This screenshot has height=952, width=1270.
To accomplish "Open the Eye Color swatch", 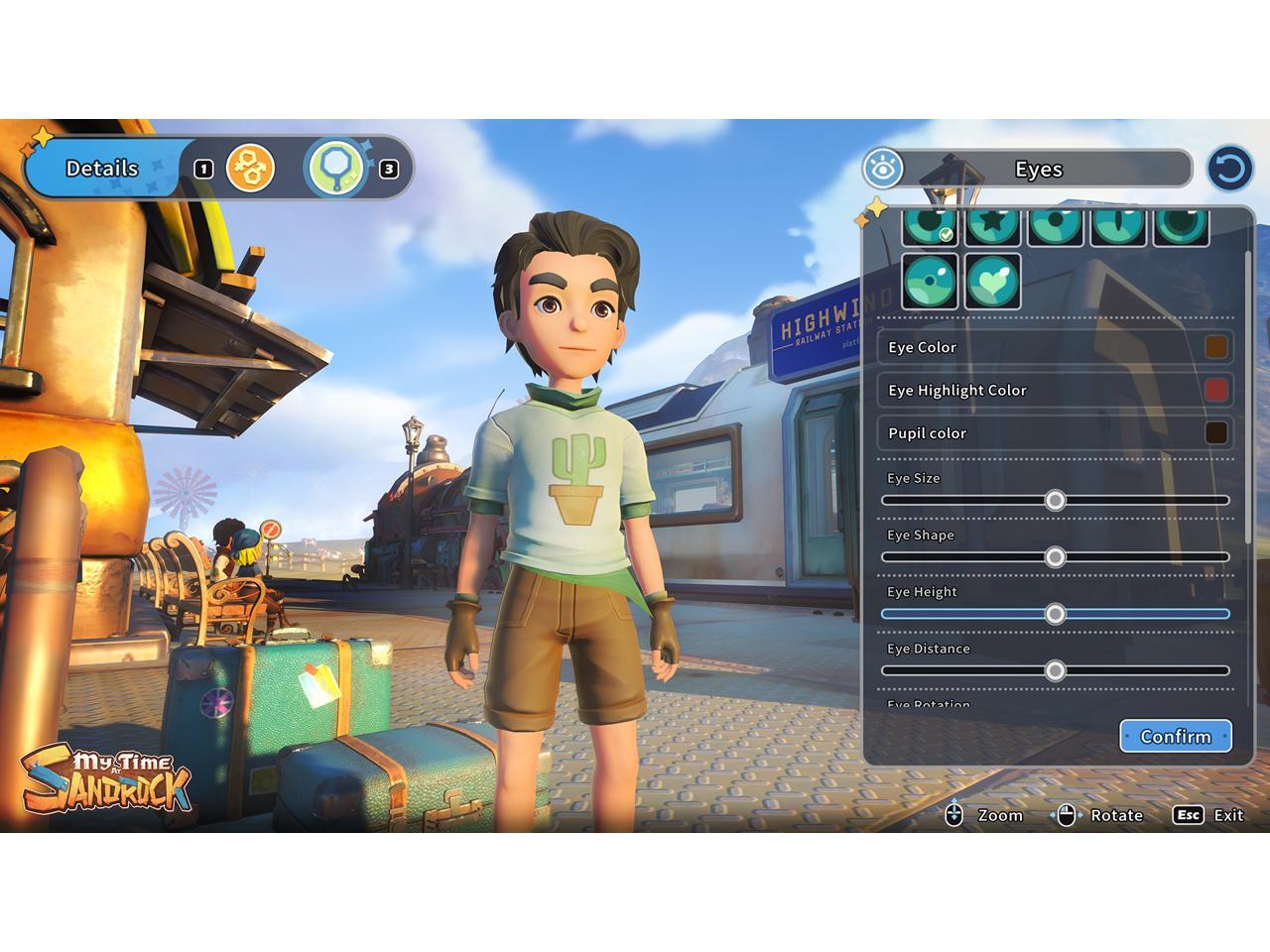I will click(x=1215, y=347).
